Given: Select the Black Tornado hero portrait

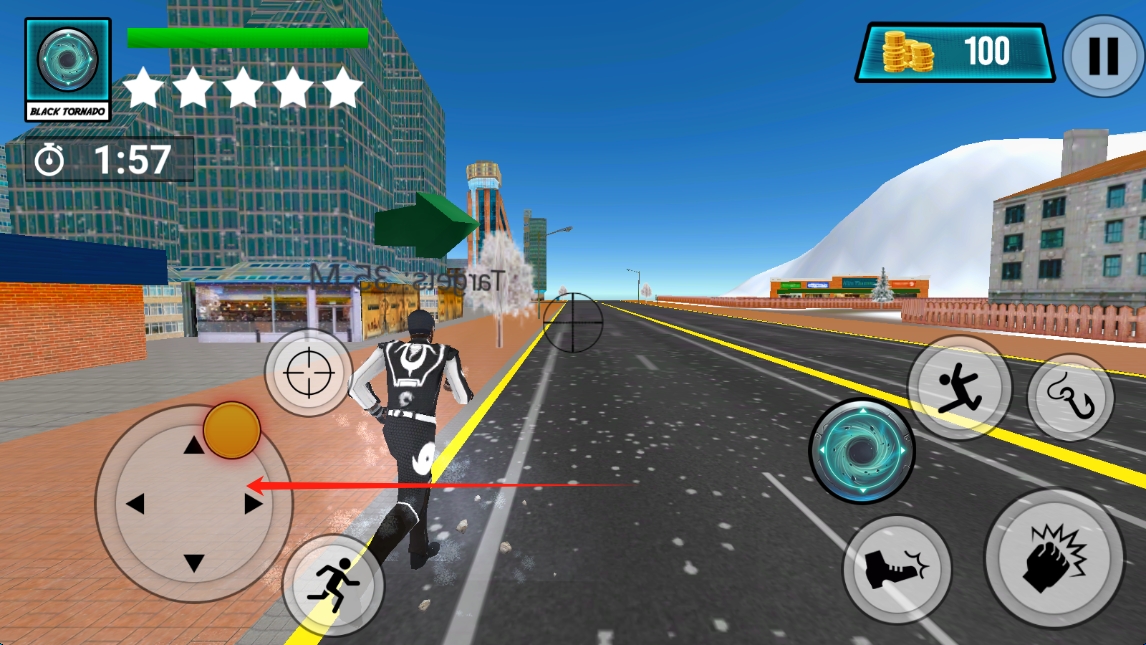Looking at the screenshot, I should 68,68.
